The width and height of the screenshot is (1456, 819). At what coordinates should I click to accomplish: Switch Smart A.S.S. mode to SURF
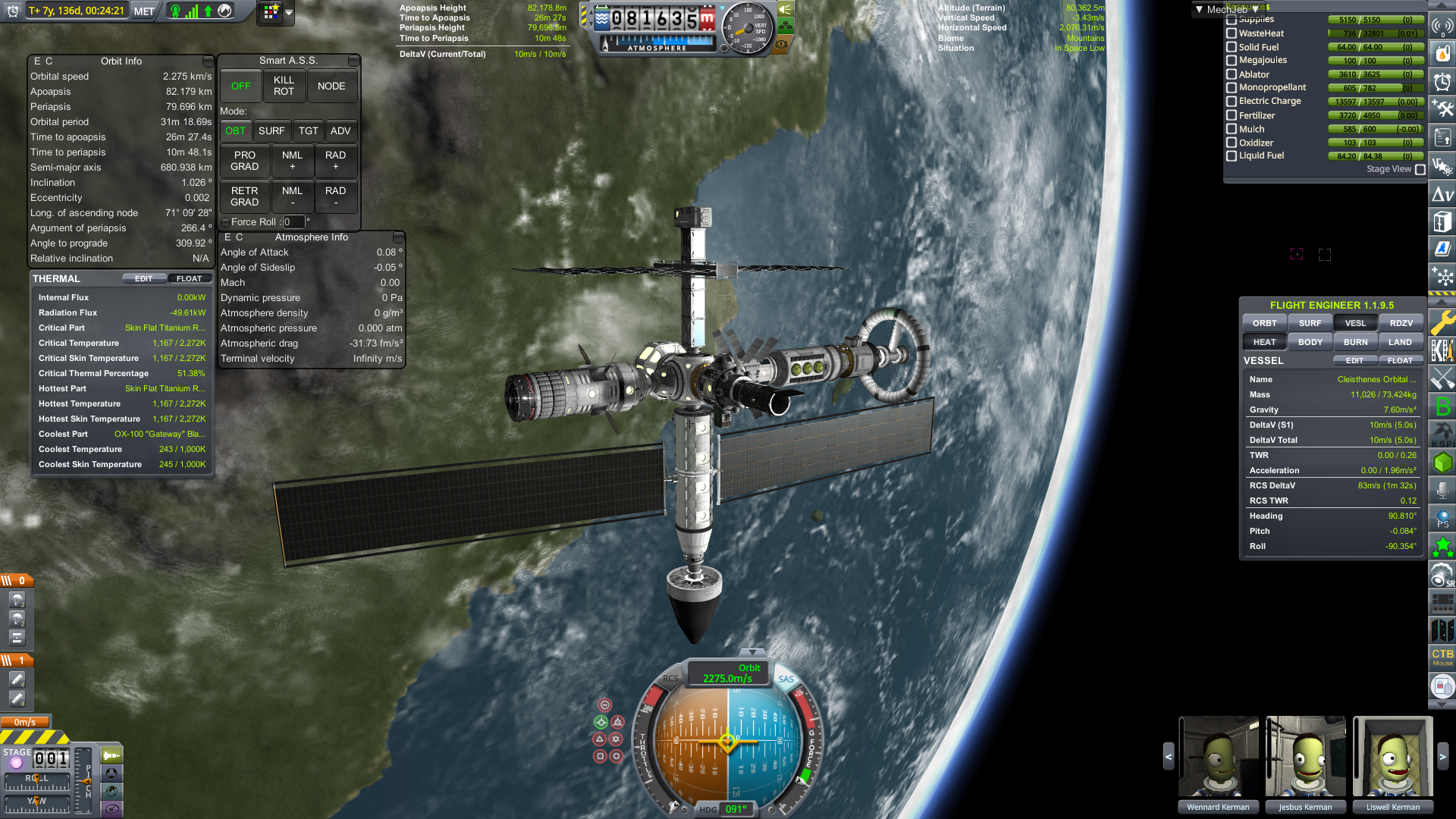coord(271,131)
